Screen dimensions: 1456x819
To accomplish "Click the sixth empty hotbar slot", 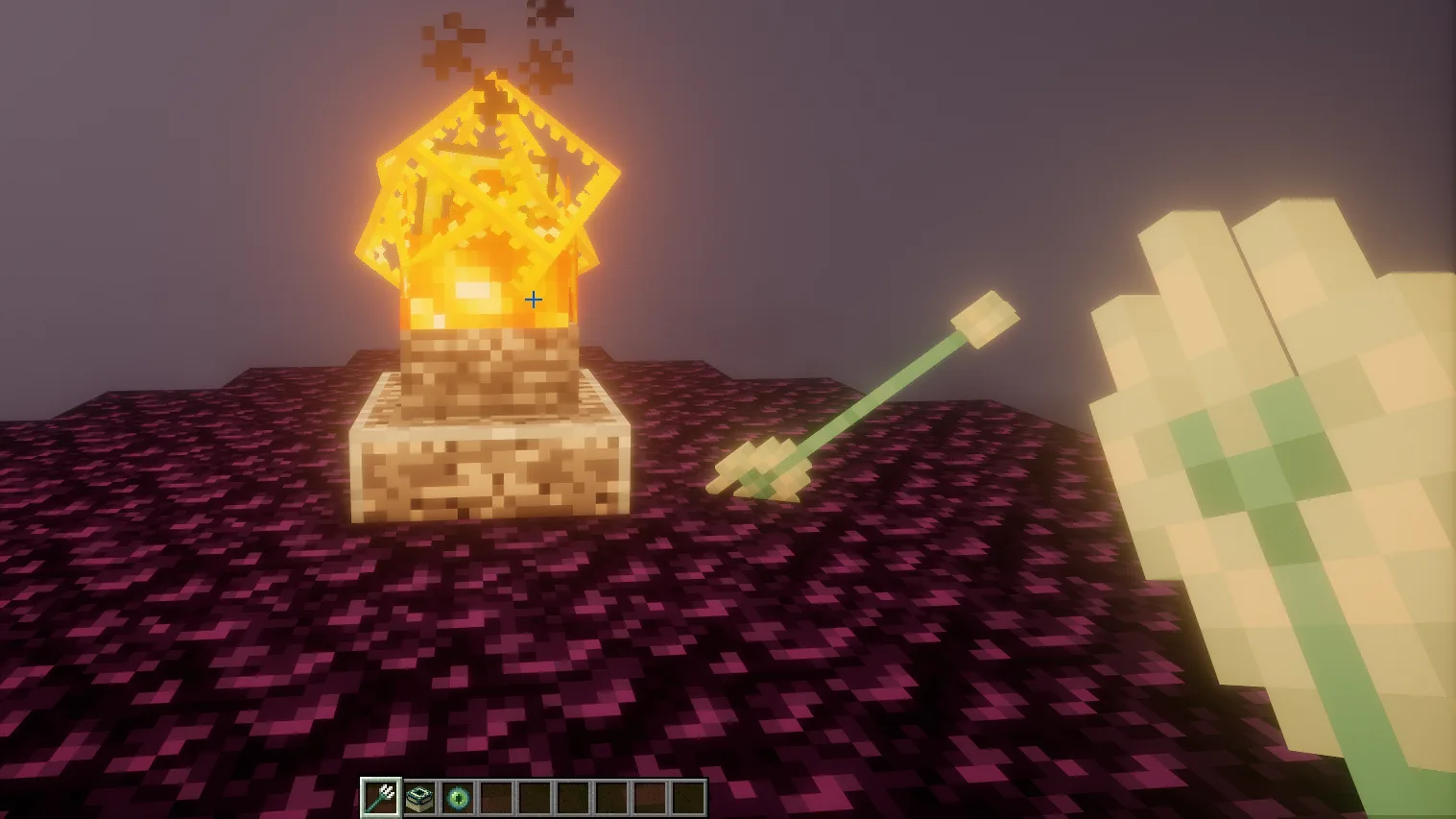I will click(574, 796).
